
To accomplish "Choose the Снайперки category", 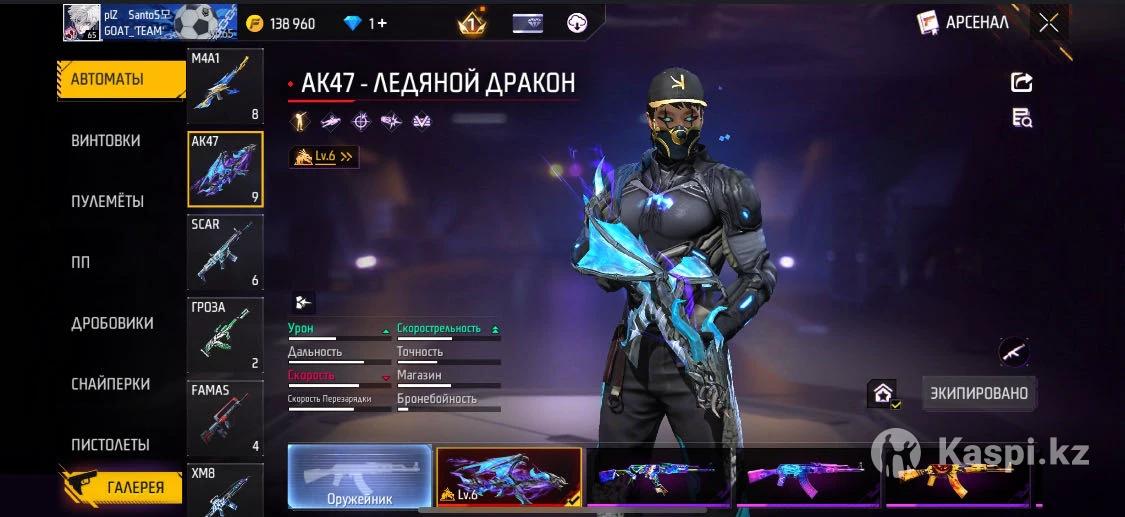I will coord(110,384).
